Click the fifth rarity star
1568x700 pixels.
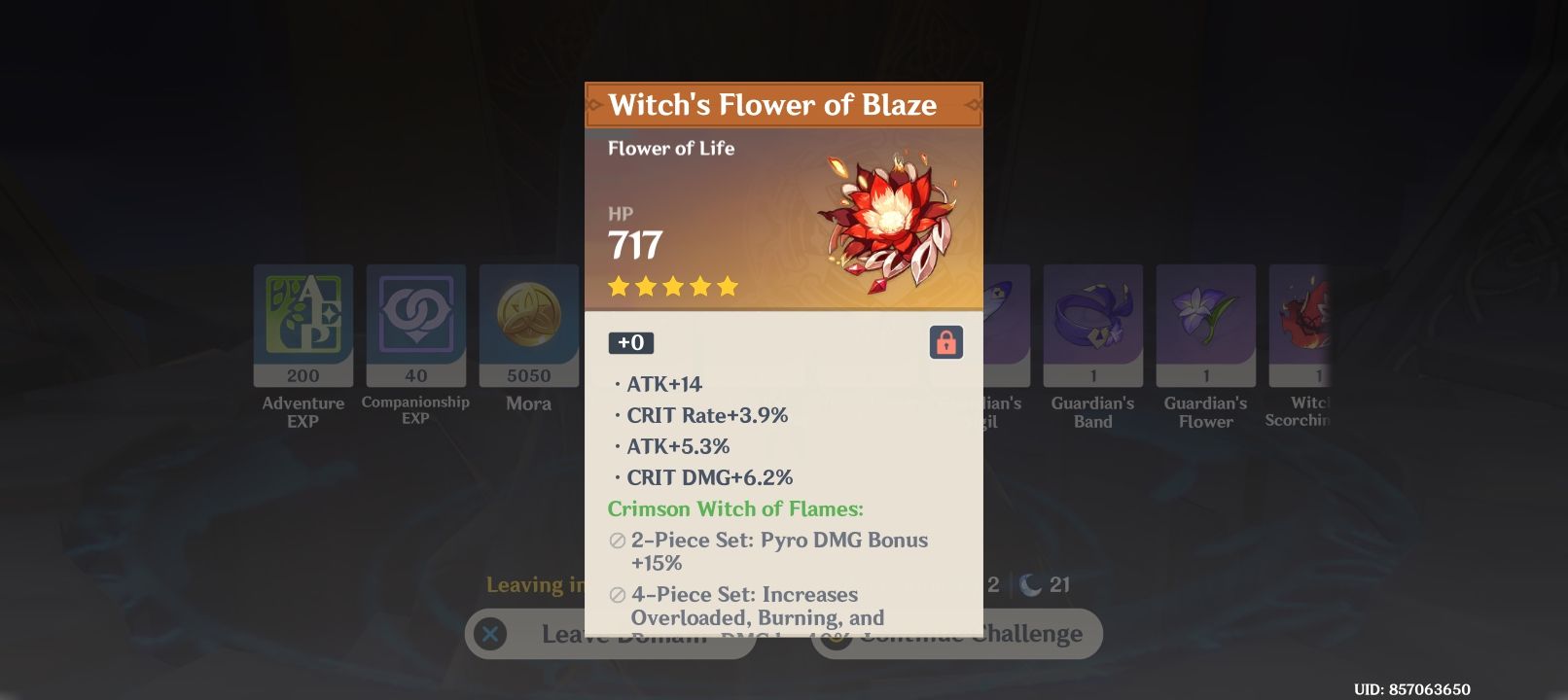[x=728, y=286]
